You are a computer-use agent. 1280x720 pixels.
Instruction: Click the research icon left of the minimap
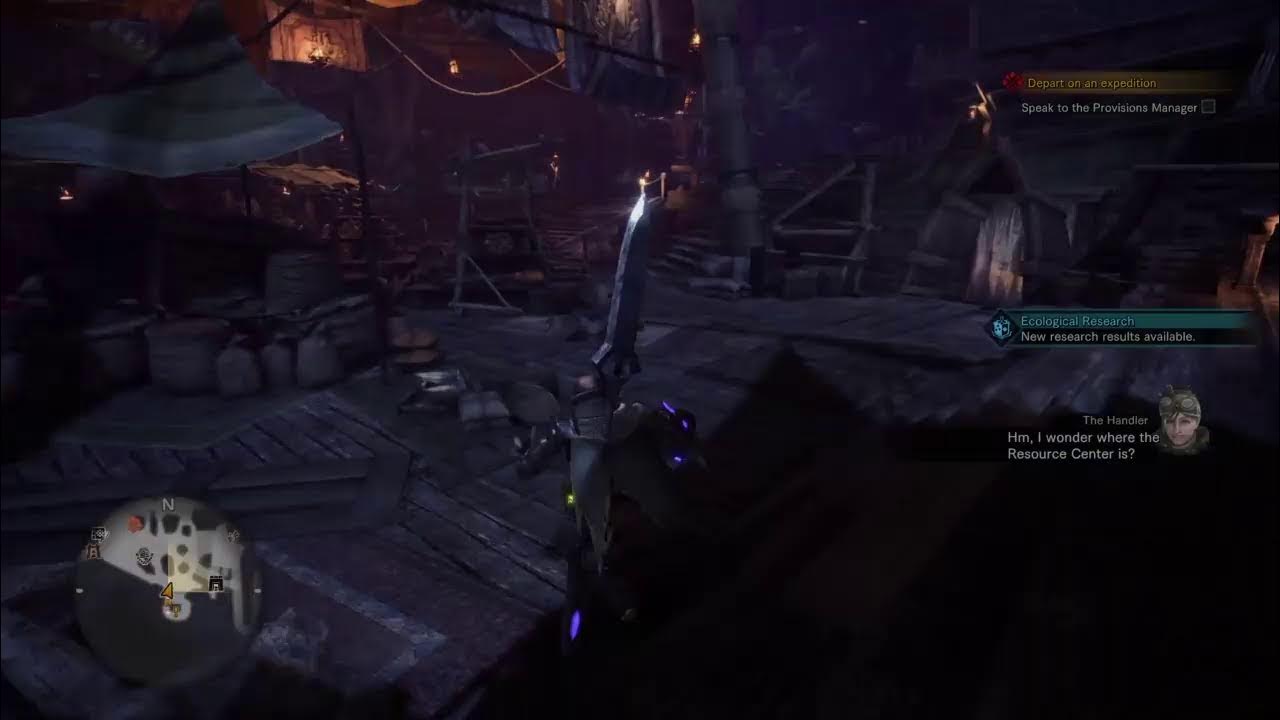pos(97,534)
